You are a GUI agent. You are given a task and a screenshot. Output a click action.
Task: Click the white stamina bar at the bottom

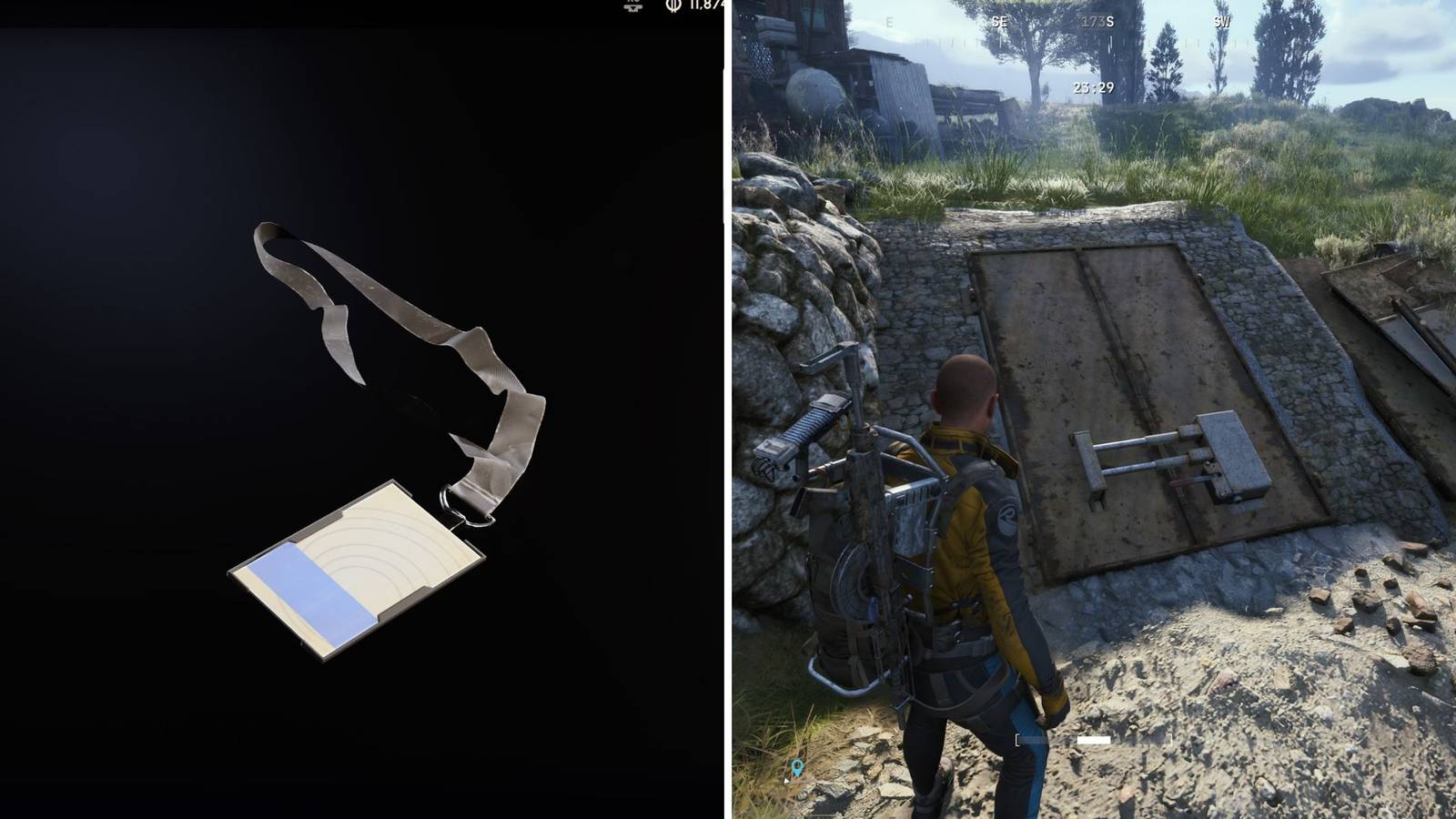point(1092,740)
